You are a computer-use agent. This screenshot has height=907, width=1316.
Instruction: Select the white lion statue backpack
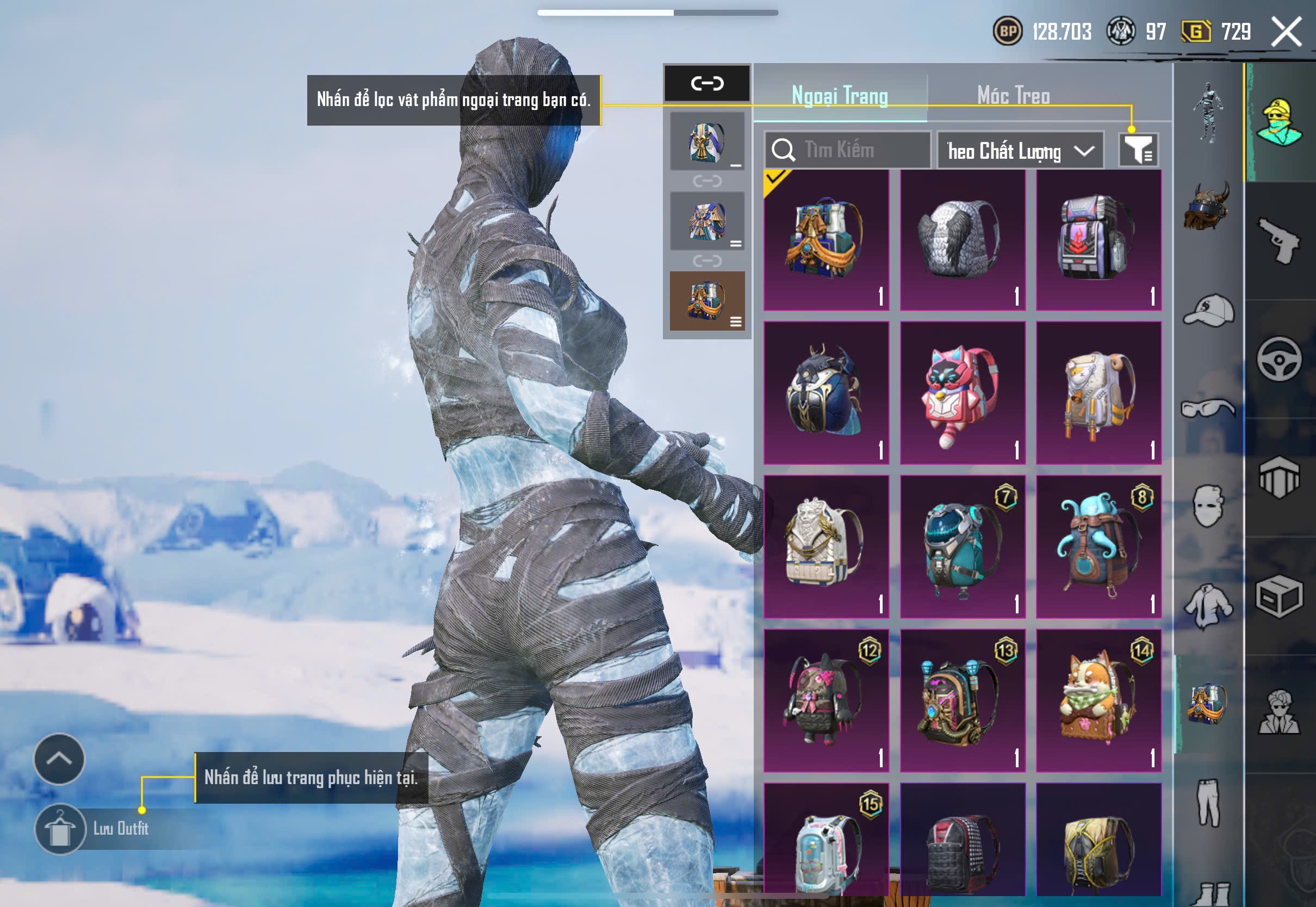[826, 546]
